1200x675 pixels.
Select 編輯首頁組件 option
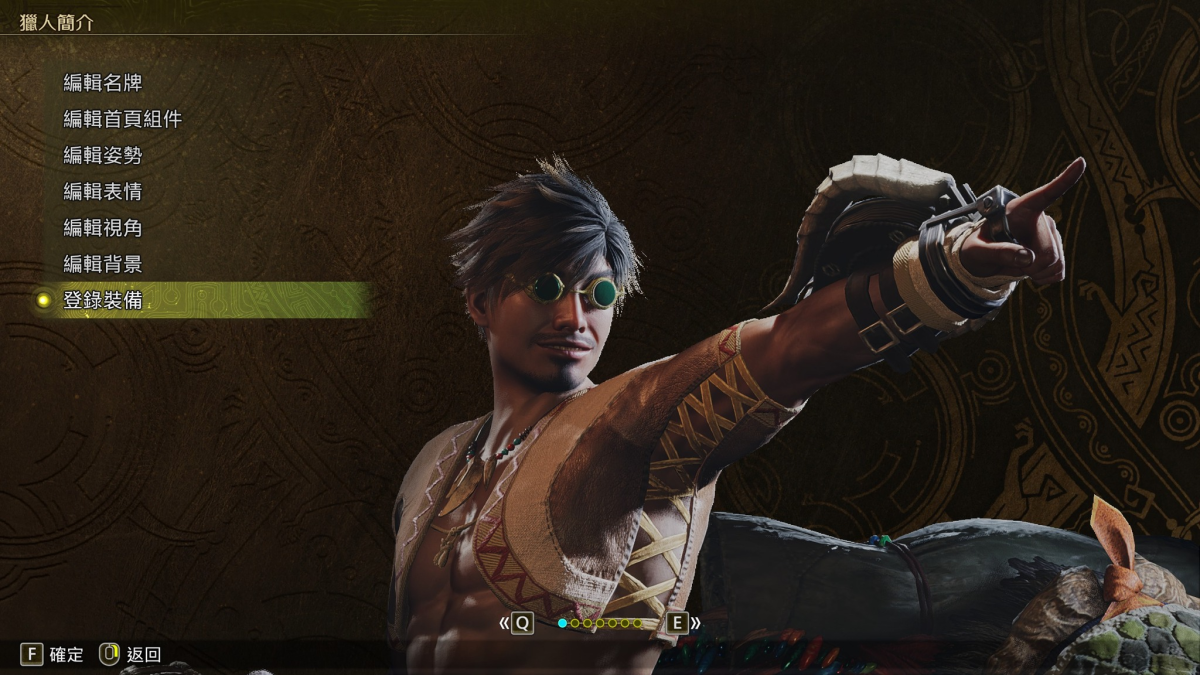[123, 119]
